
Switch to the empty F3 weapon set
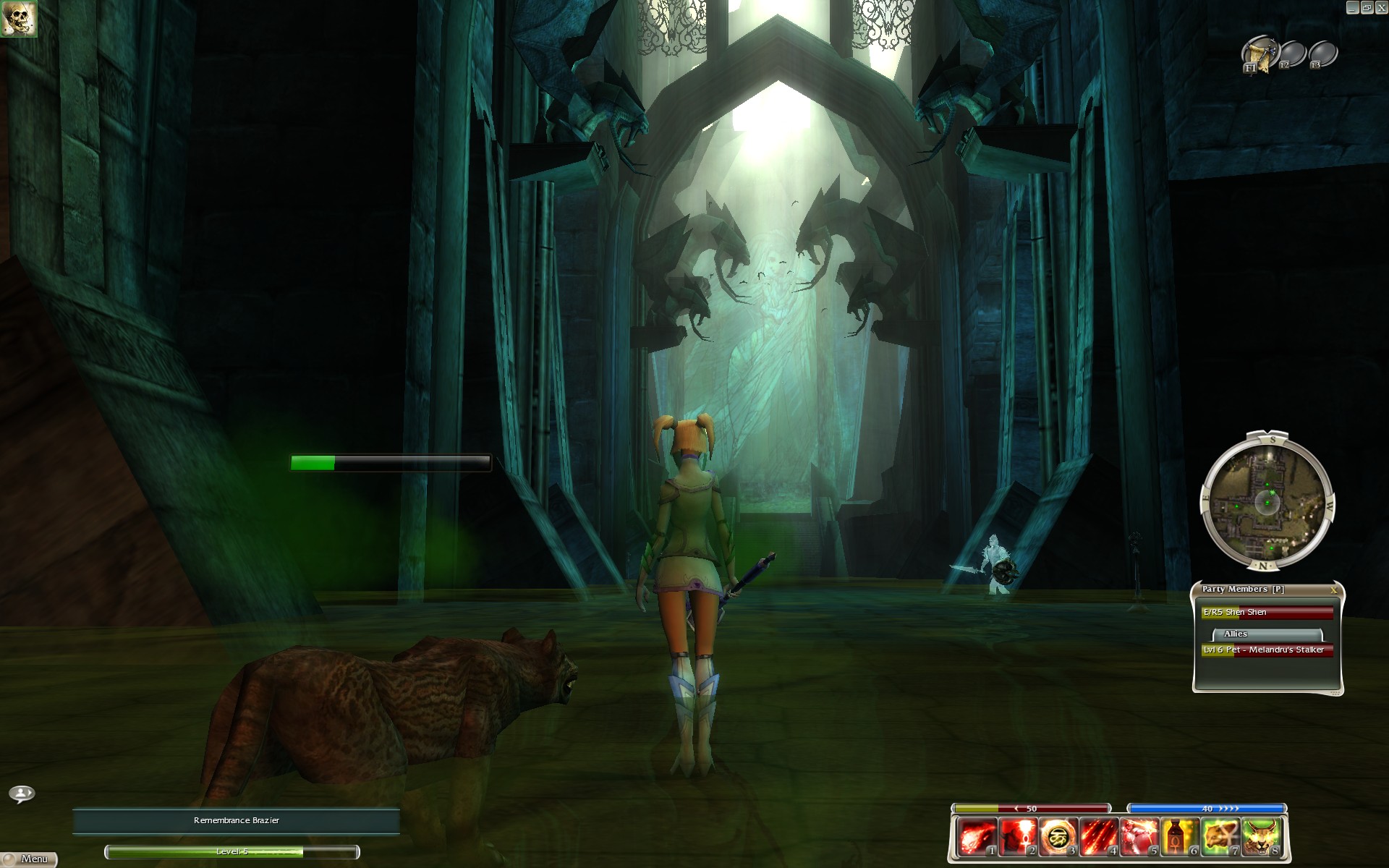click(1323, 55)
